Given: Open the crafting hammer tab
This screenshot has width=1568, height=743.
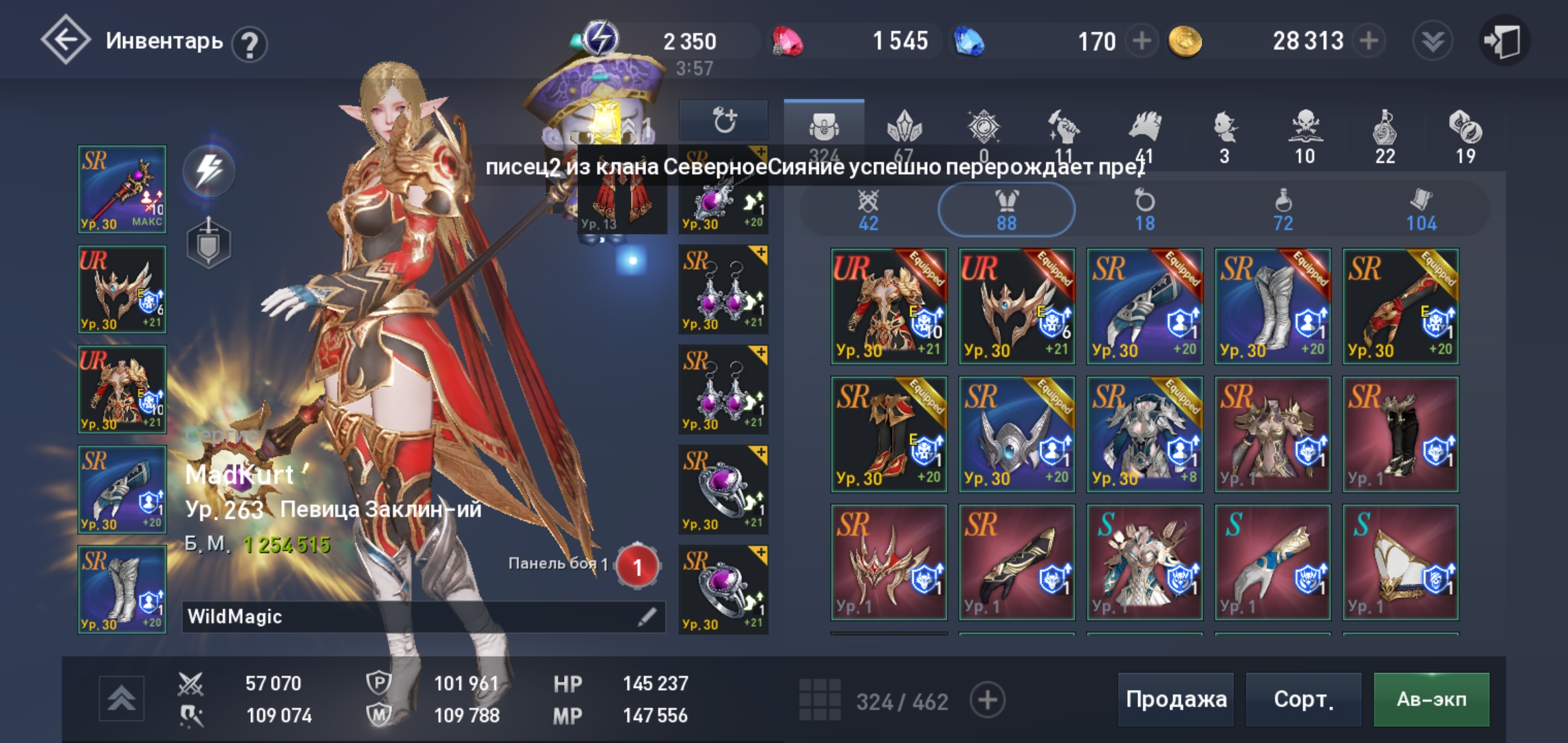Looking at the screenshot, I should pos(1063,127).
